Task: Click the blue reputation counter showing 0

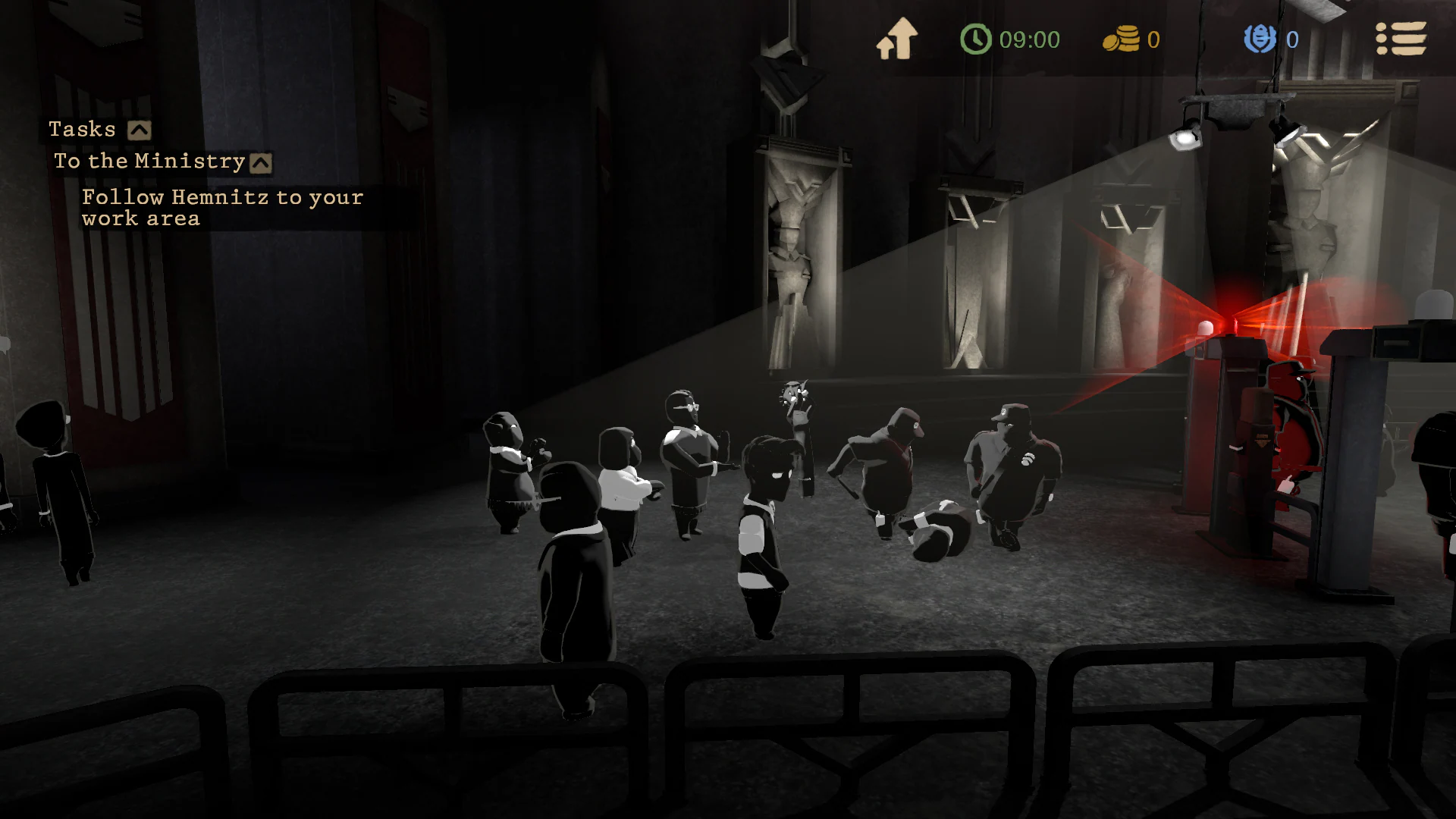Action: pos(1292,39)
